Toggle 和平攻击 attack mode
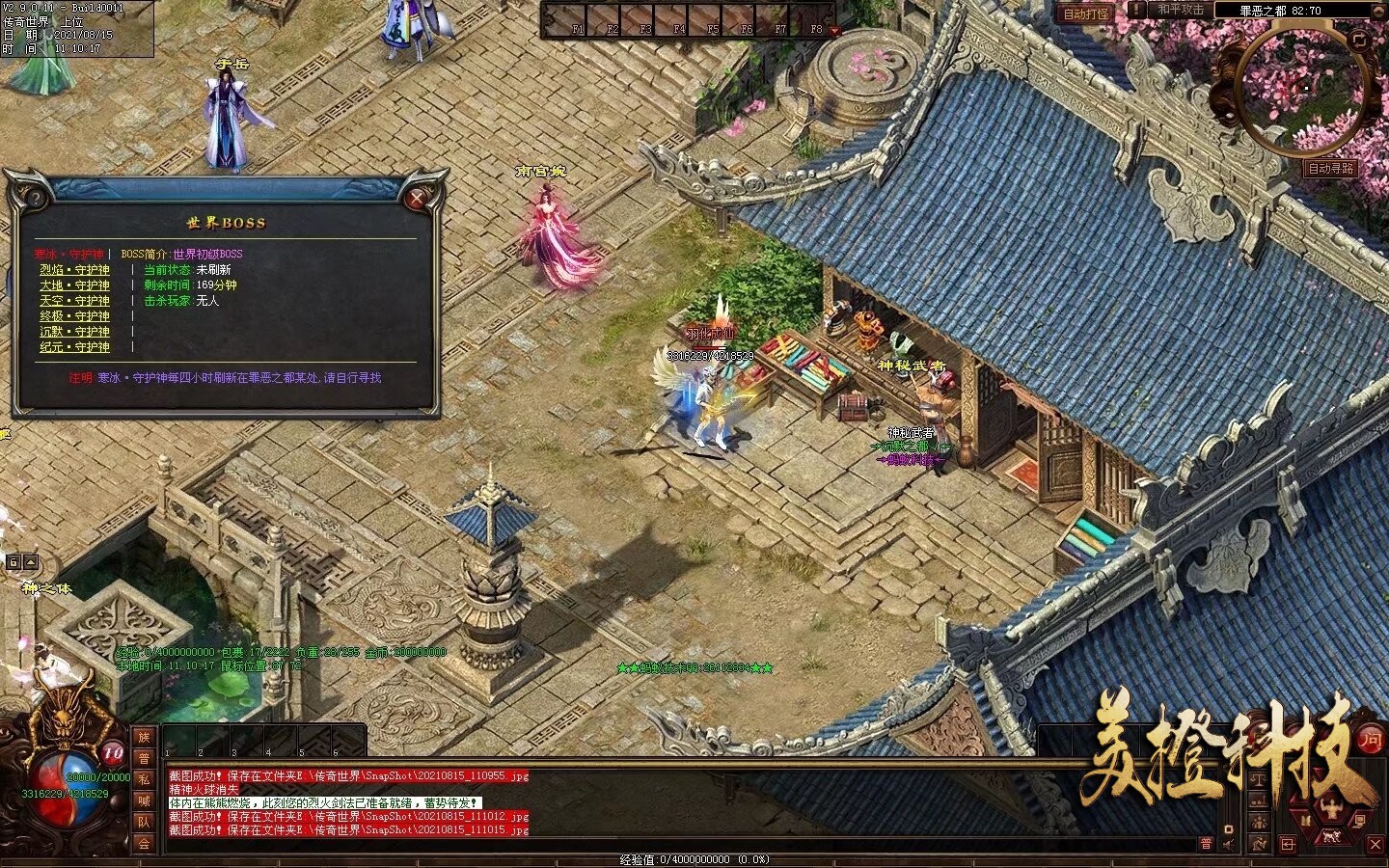1389x868 pixels. pos(1184,11)
